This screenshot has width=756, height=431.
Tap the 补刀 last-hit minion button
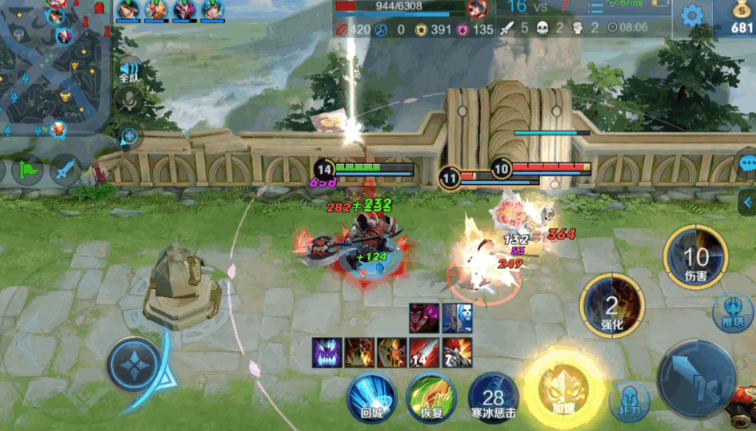pos(628,402)
